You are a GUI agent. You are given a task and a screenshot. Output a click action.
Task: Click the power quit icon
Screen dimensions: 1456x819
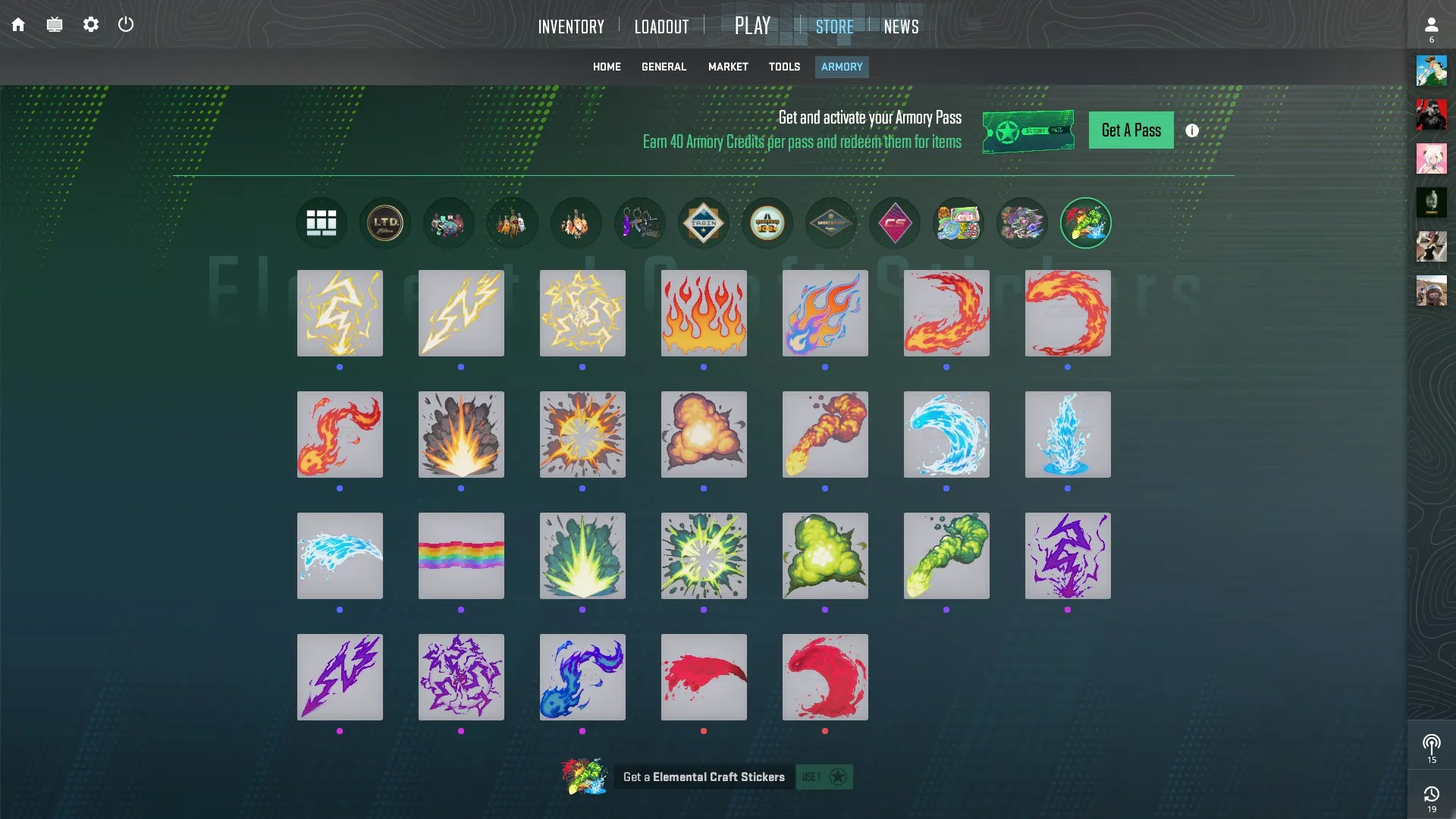(126, 25)
